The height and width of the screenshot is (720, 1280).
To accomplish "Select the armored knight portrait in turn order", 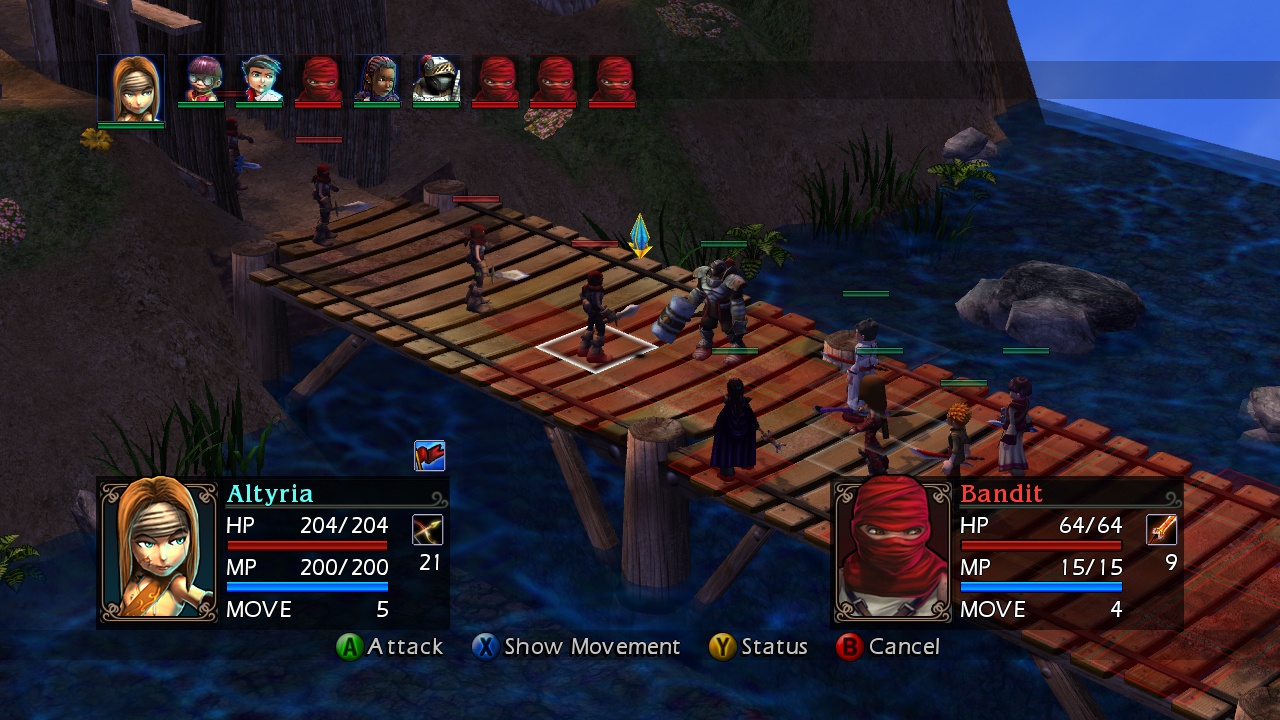I will click(x=435, y=80).
